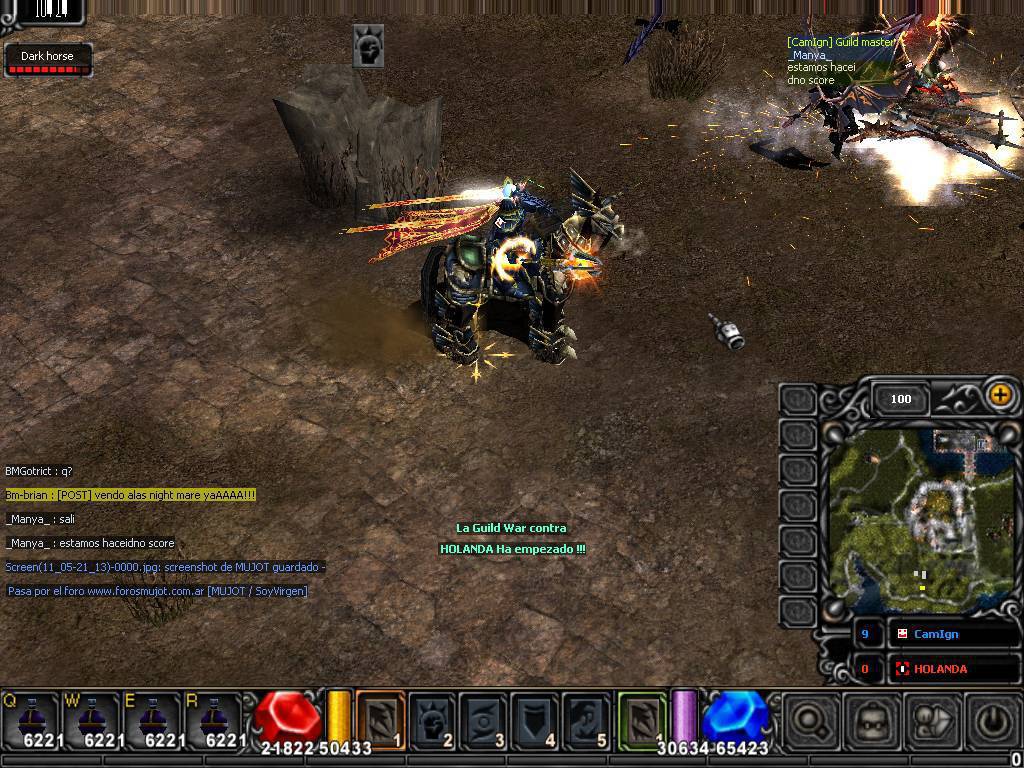Click the yellow plus button above minimap
1024x768 pixels.
click(1000, 395)
